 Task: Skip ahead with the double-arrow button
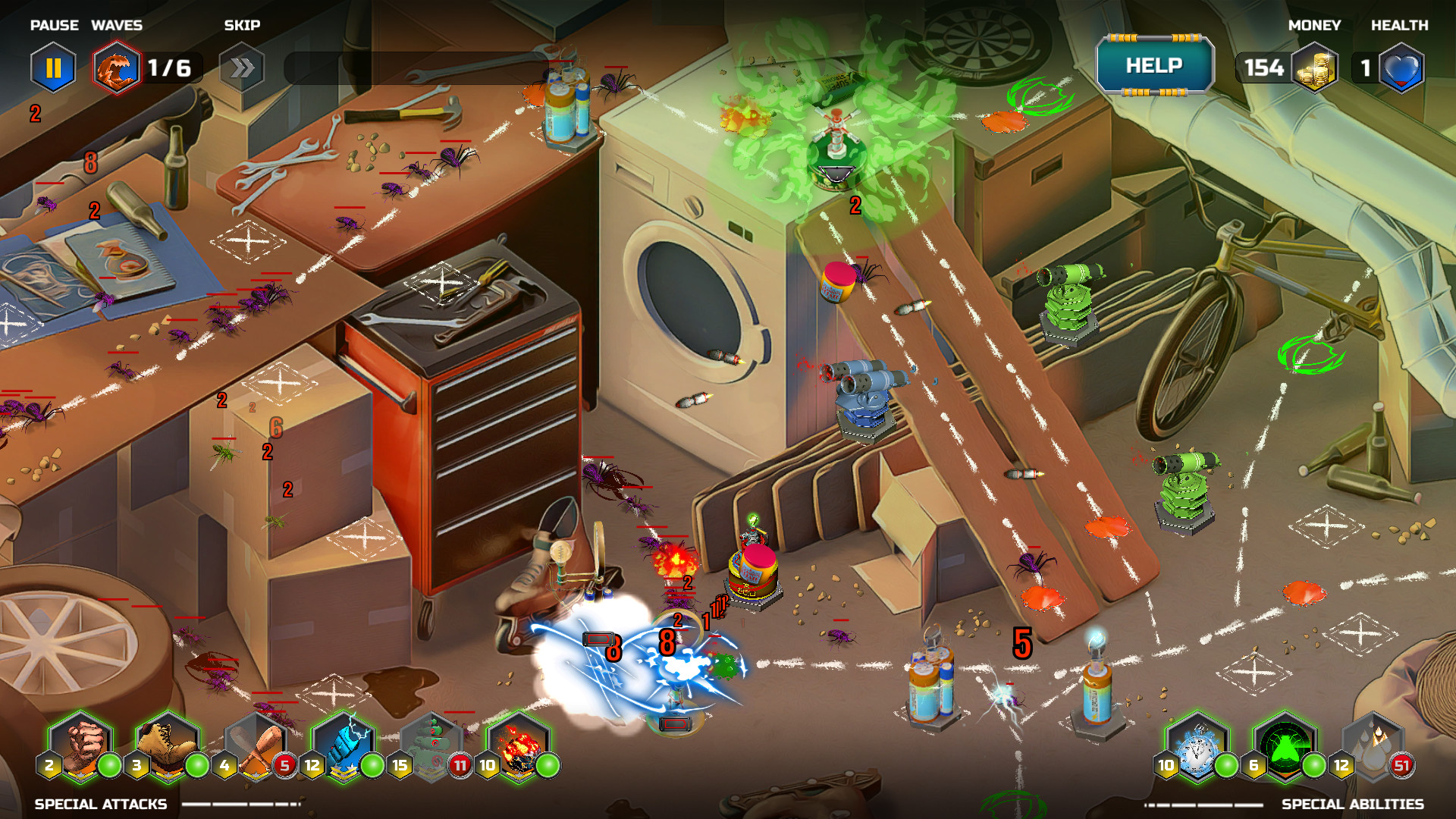[241, 68]
